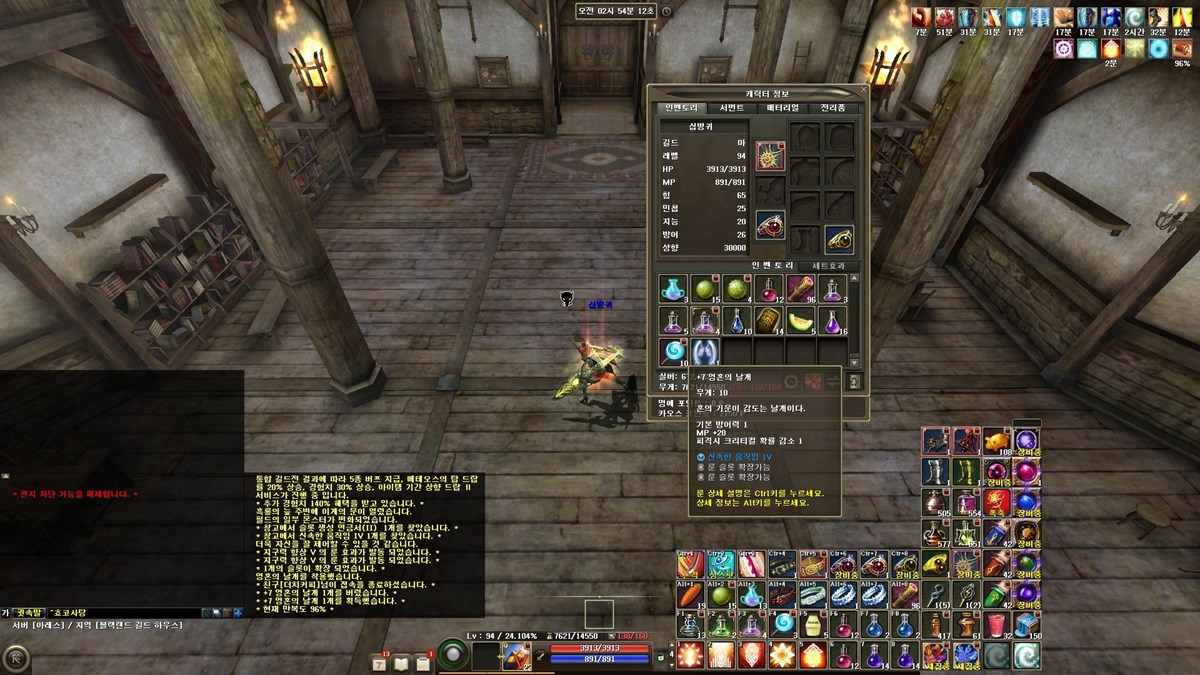Image resolution: width=1200 pixels, height=675 pixels.
Task: Select the 세트효과 tab
Action: coord(827,266)
